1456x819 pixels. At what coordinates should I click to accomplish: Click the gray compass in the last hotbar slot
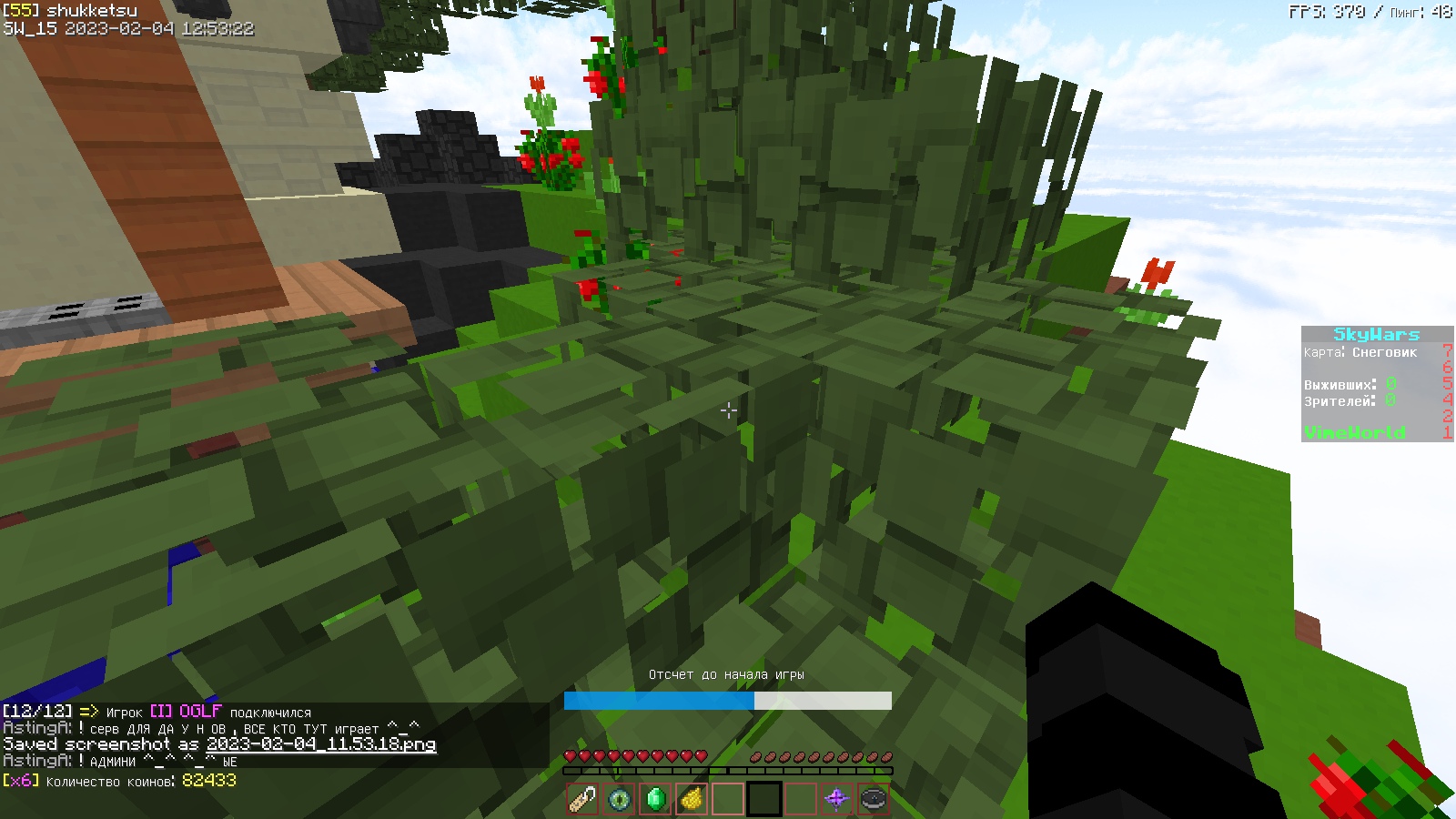[871, 798]
